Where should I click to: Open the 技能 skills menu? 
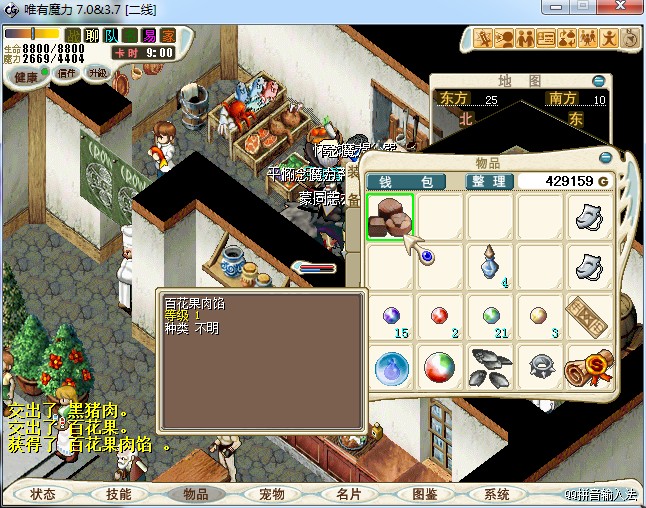click(119, 494)
